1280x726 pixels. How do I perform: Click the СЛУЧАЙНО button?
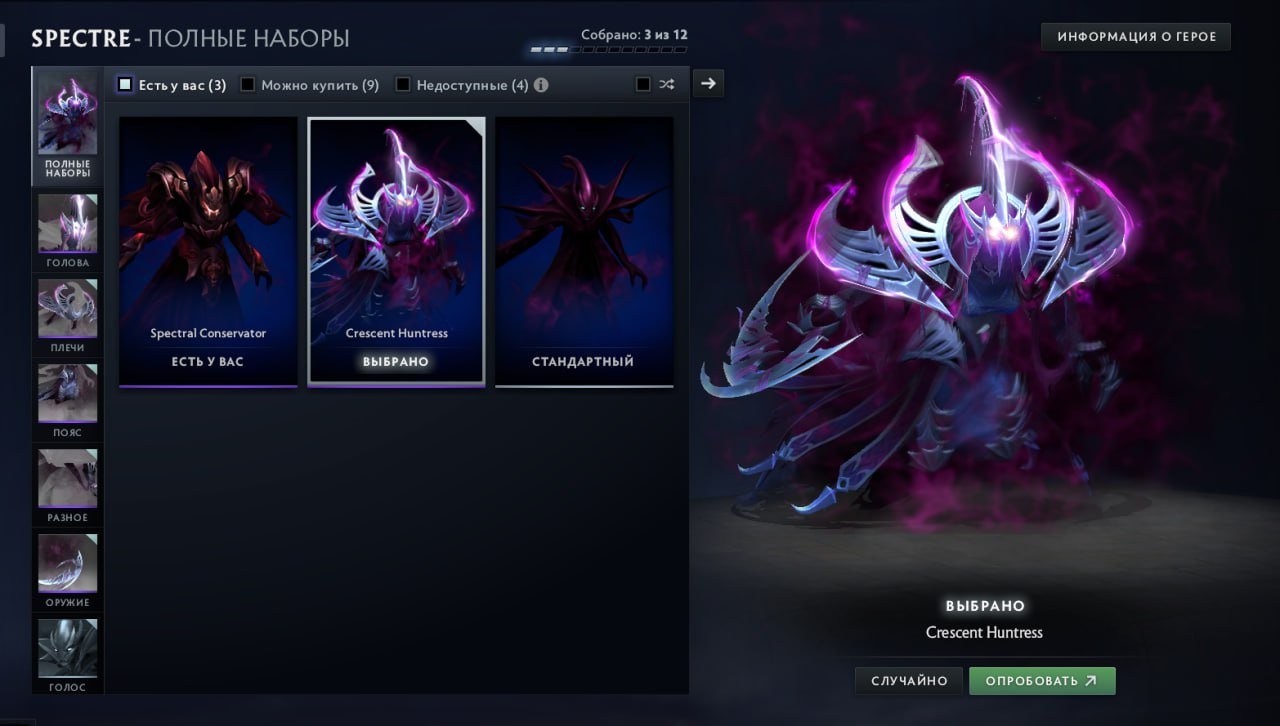point(908,680)
